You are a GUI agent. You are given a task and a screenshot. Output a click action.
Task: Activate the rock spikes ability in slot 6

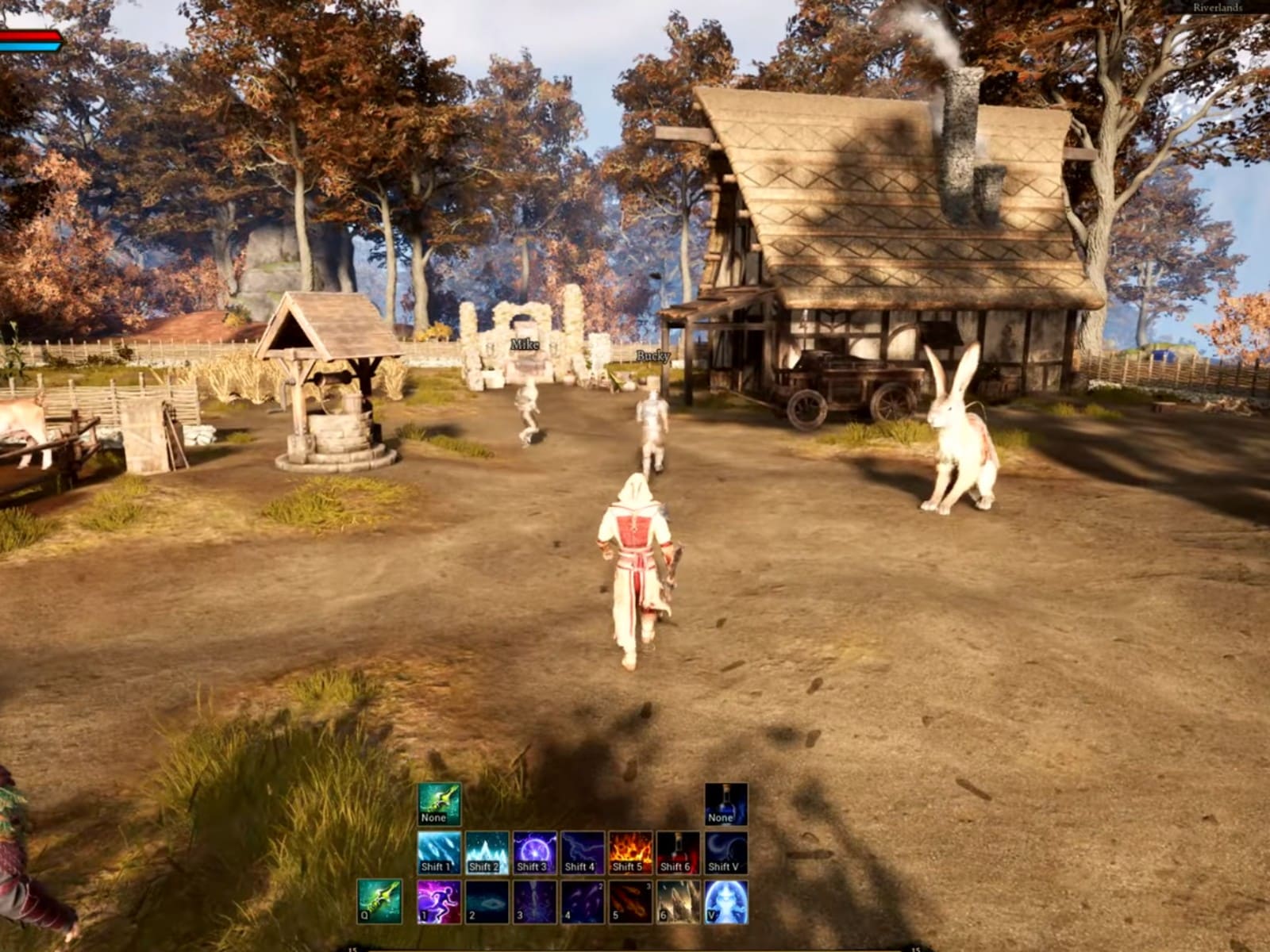pyautogui.click(x=678, y=901)
